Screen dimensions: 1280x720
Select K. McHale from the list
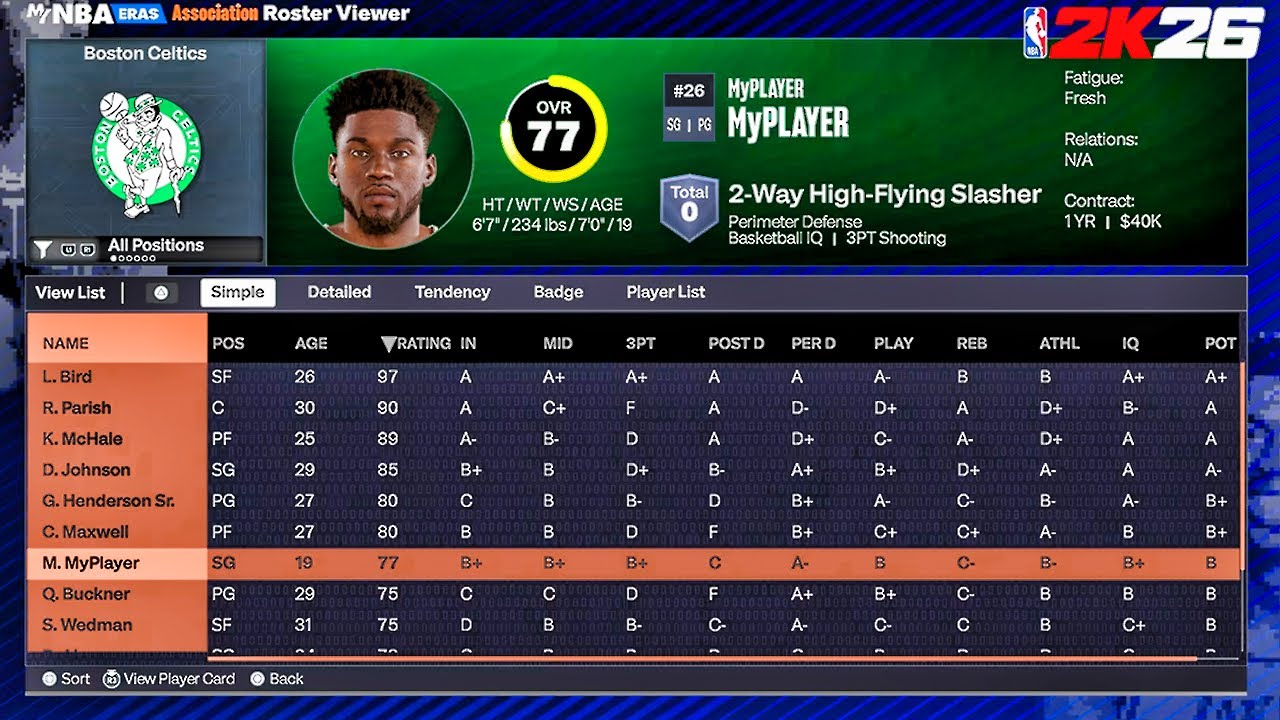pyautogui.click(x=82, y=439)
